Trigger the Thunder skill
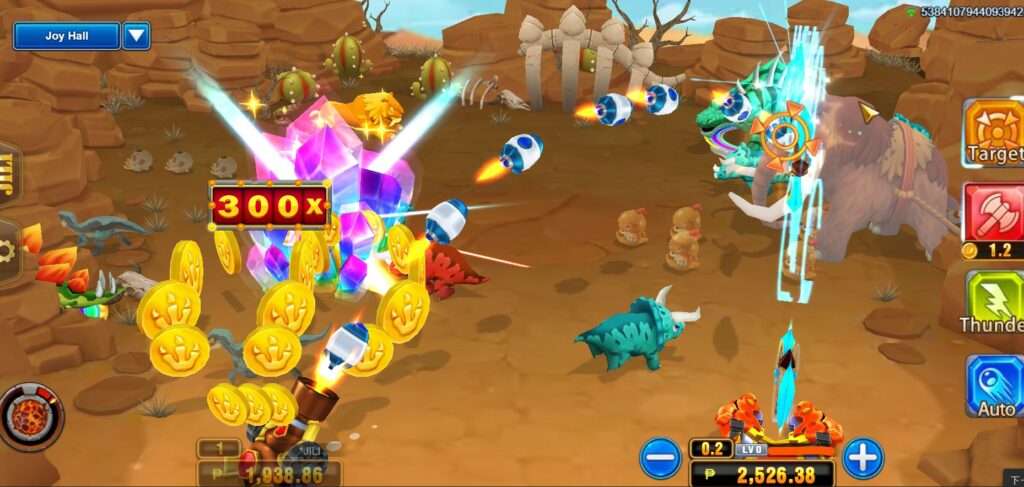 pyautogui.click(x=994, y=302)
